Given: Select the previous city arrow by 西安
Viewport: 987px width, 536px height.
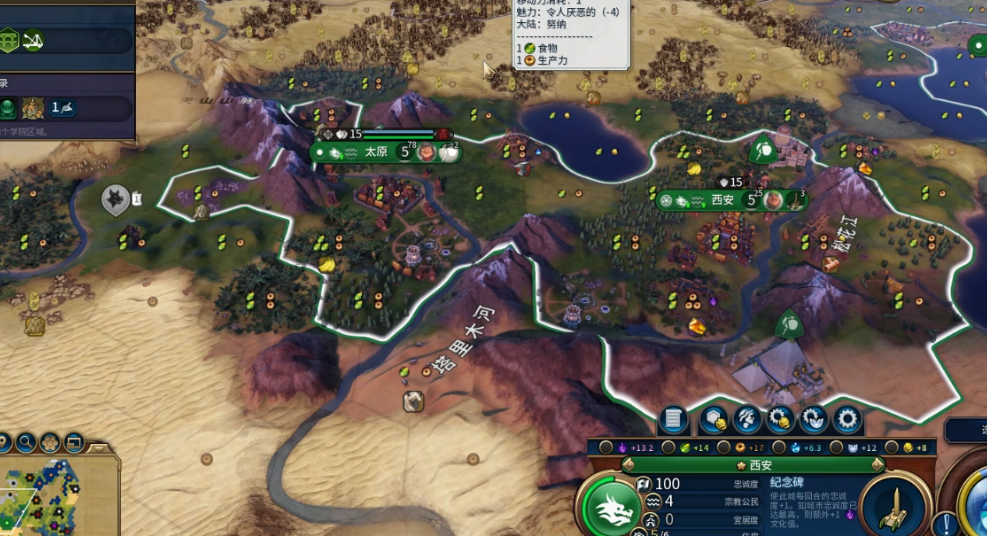Looking at the screenshot, I should coord(628,465).
